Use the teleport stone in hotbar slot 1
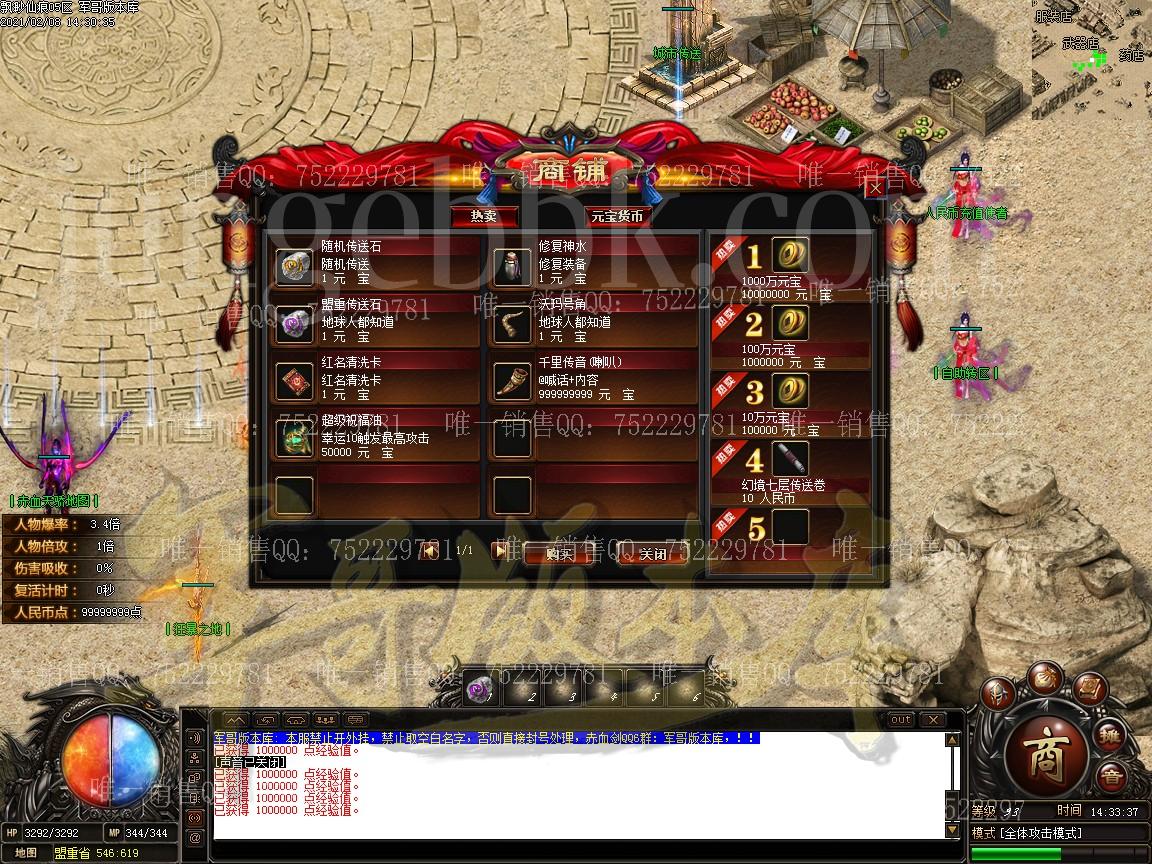 (480, 689)
